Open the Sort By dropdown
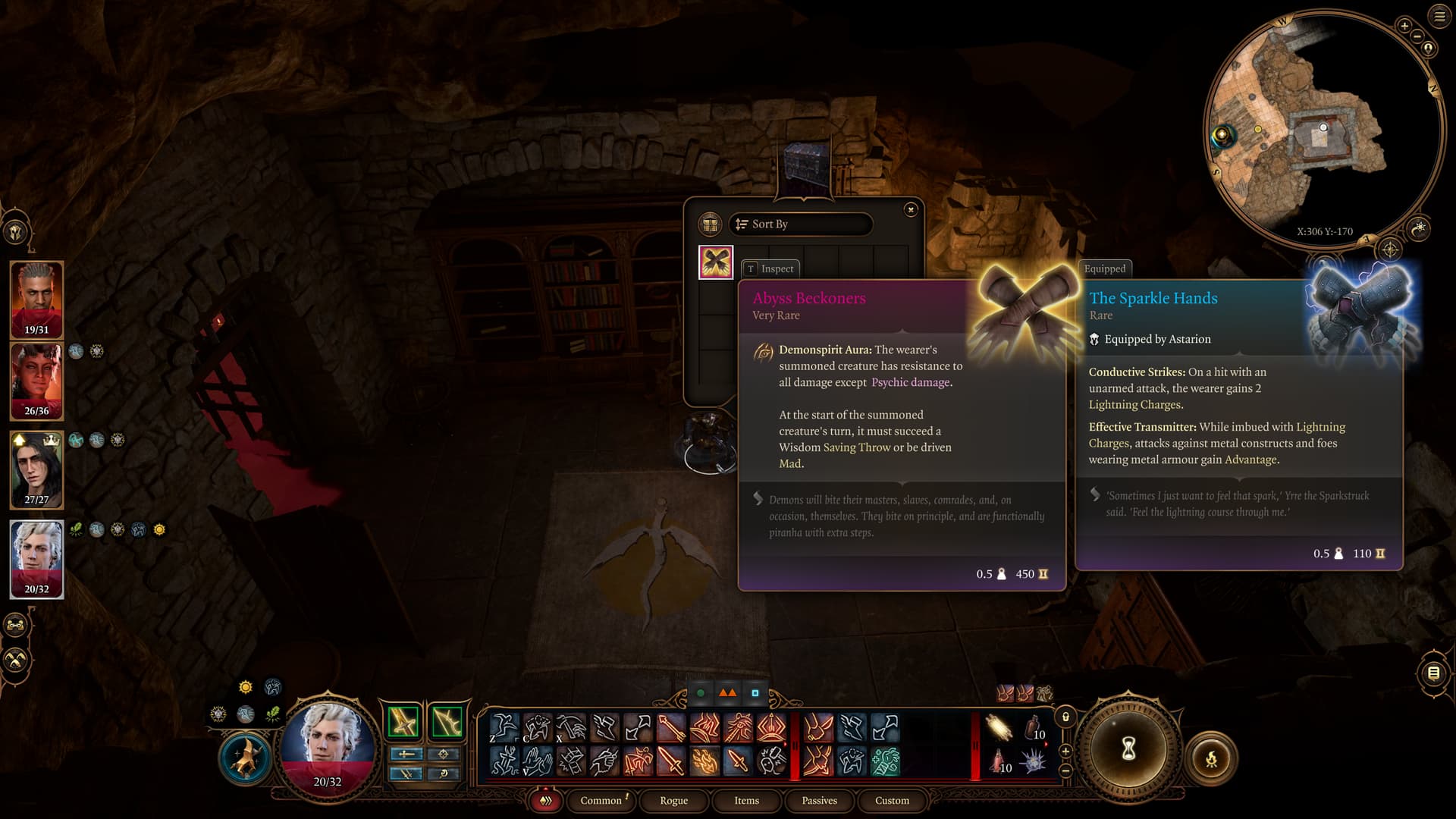This screenshot has width=1456, height=819. (800, 224)
